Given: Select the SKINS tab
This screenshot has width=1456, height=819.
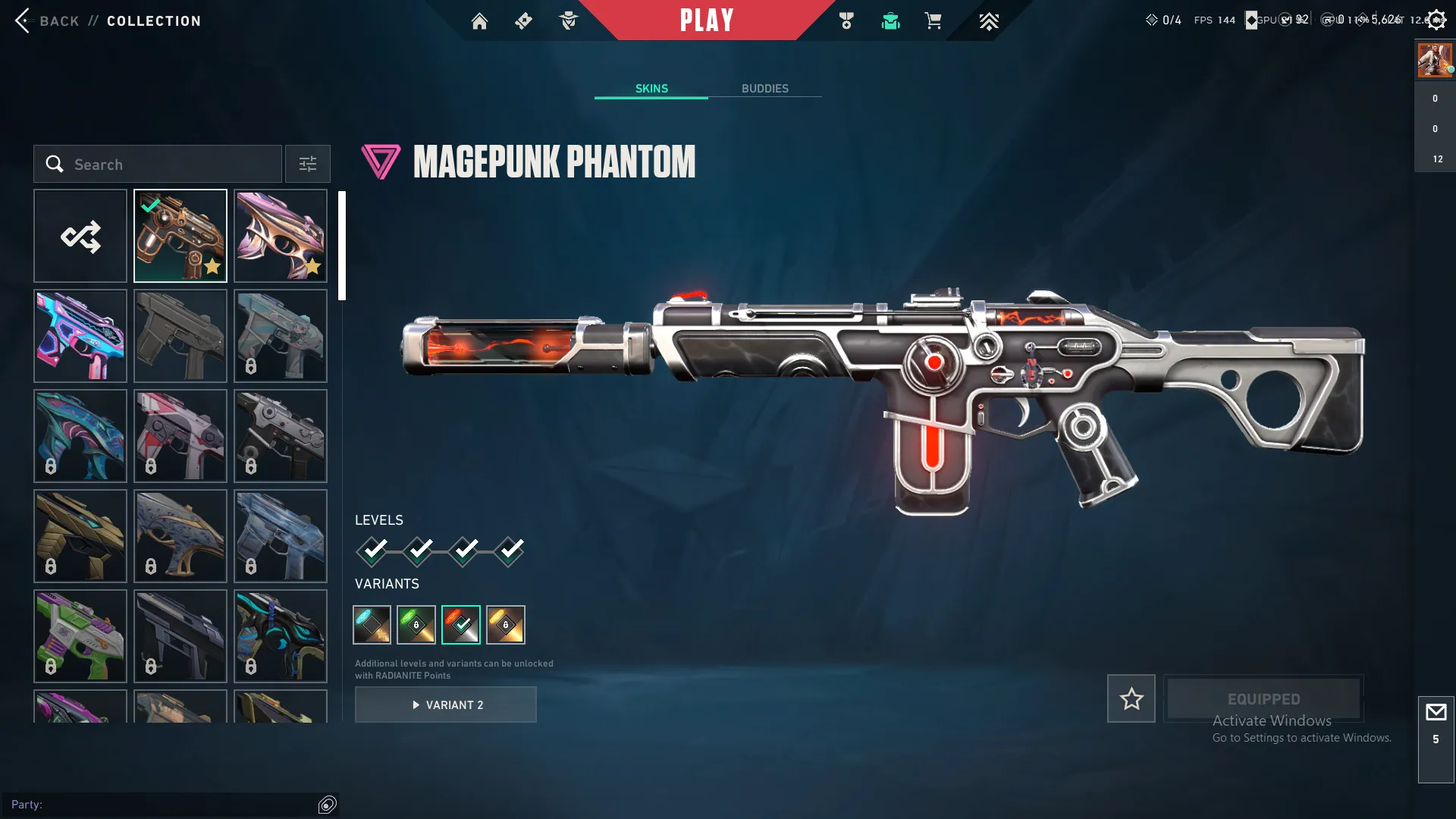Looking at the screenshot, I should click(x=651, y=88).
